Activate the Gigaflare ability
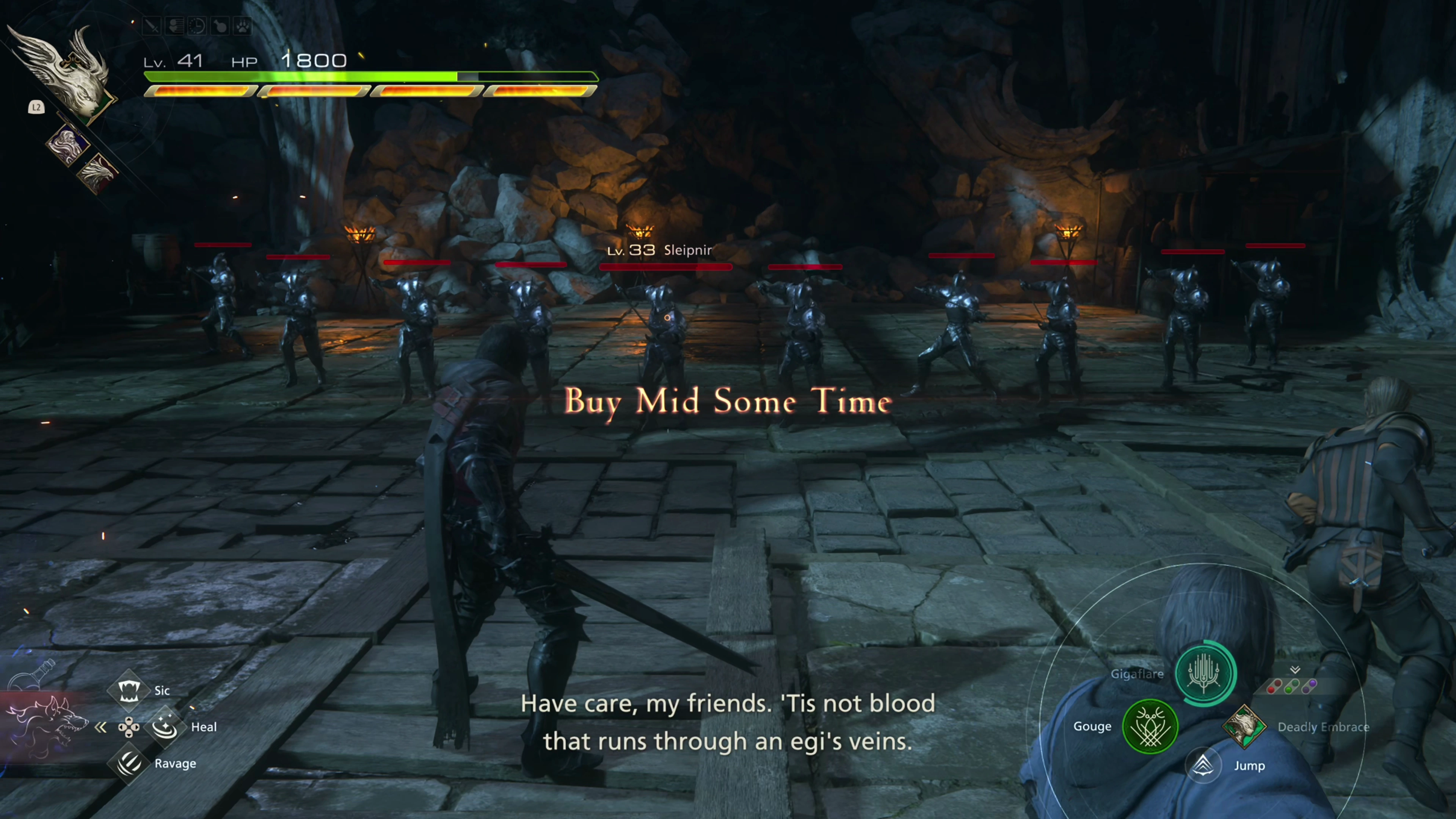Screen dimensions: 1456x819 point(1205,673)
